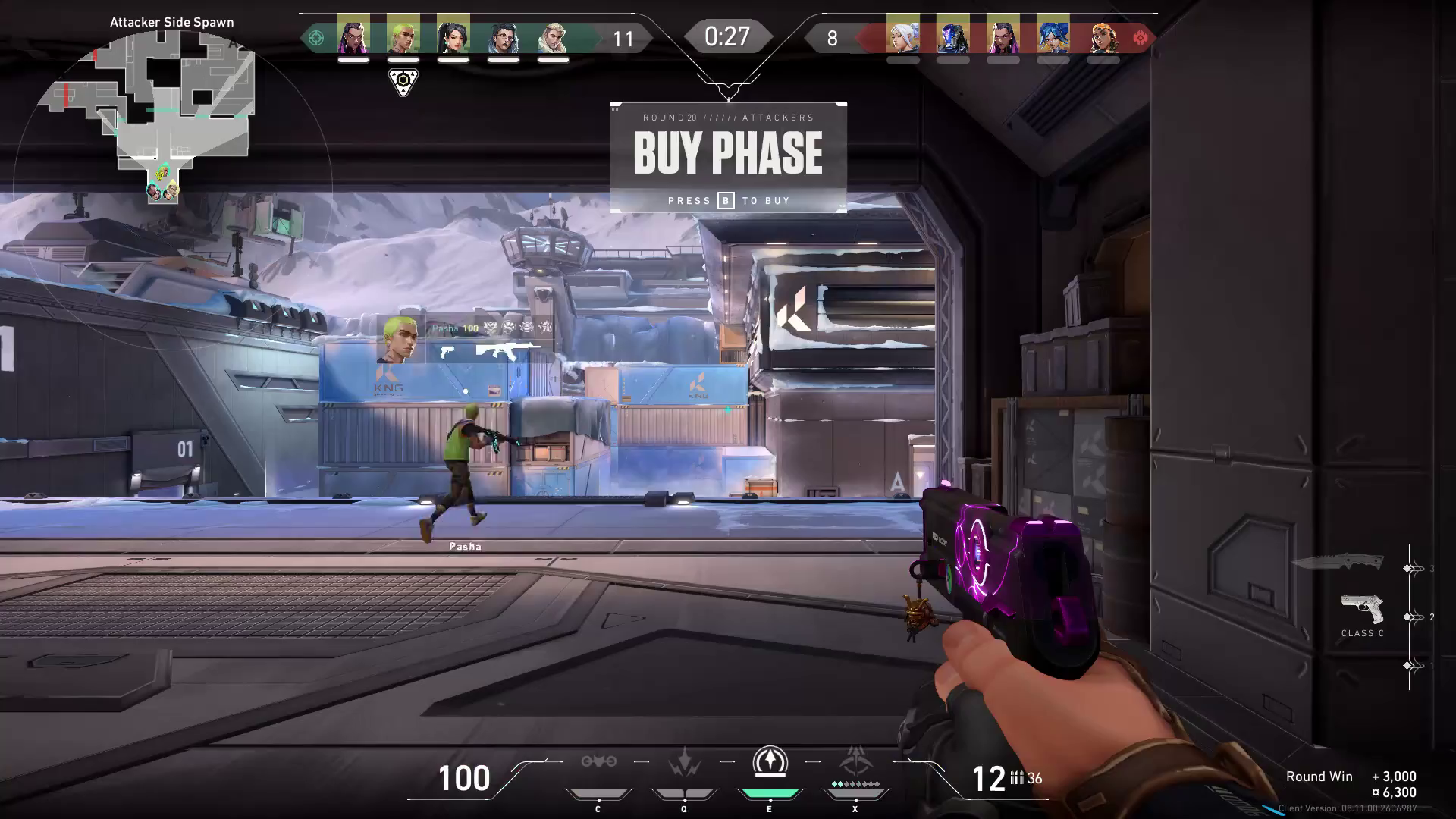Click the blond Sova portrait on the attackers

pyautogui.click(x=554, y=34)
